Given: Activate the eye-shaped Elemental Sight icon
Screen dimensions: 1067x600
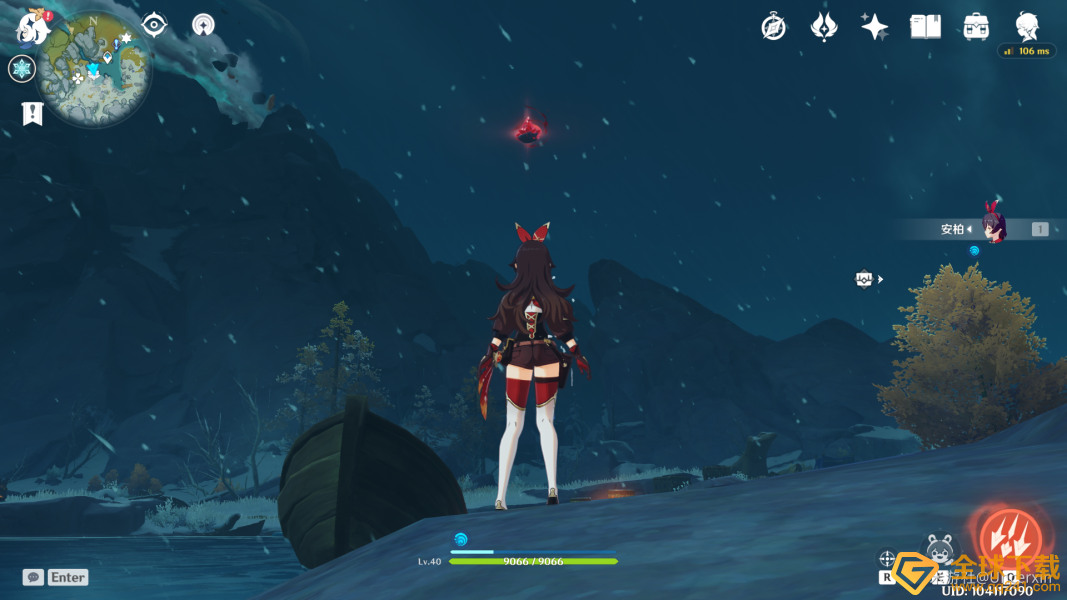Looking at the screenshot, I should [x=154, y=25].
